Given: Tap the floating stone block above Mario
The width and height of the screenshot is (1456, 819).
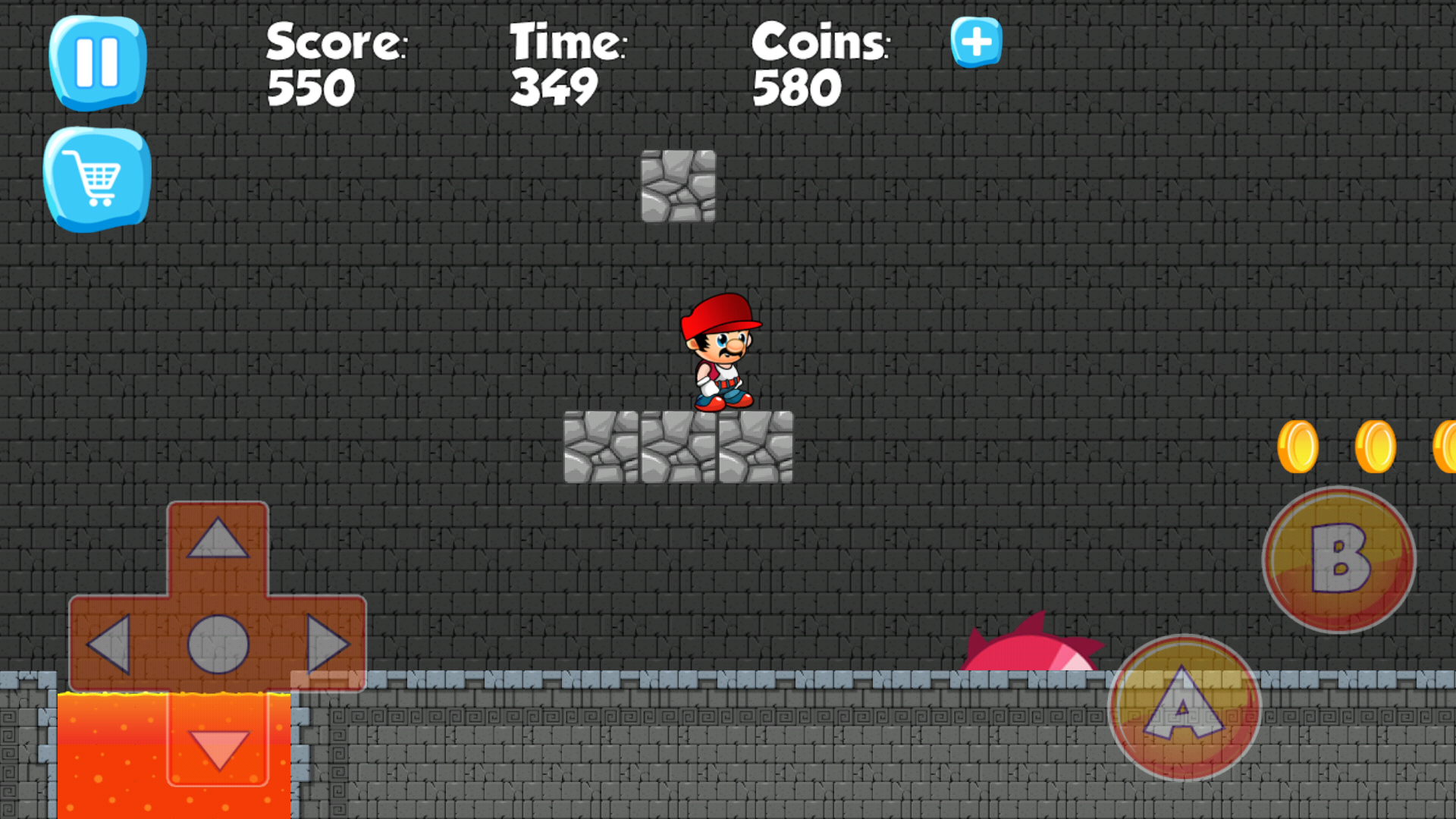Looking at the screenshot, I should [679, 186].
